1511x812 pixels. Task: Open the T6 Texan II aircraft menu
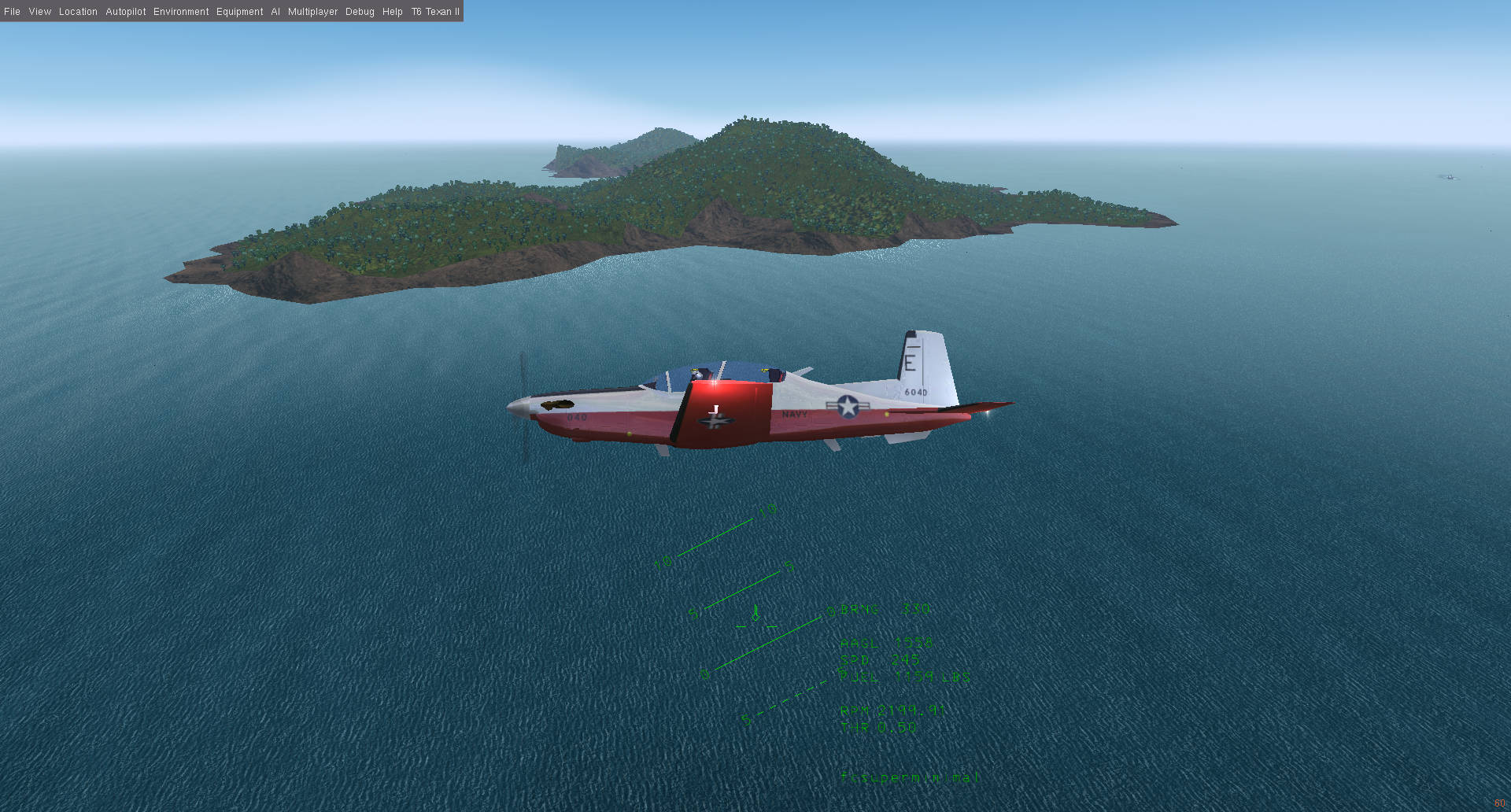[x=434, y=11]
